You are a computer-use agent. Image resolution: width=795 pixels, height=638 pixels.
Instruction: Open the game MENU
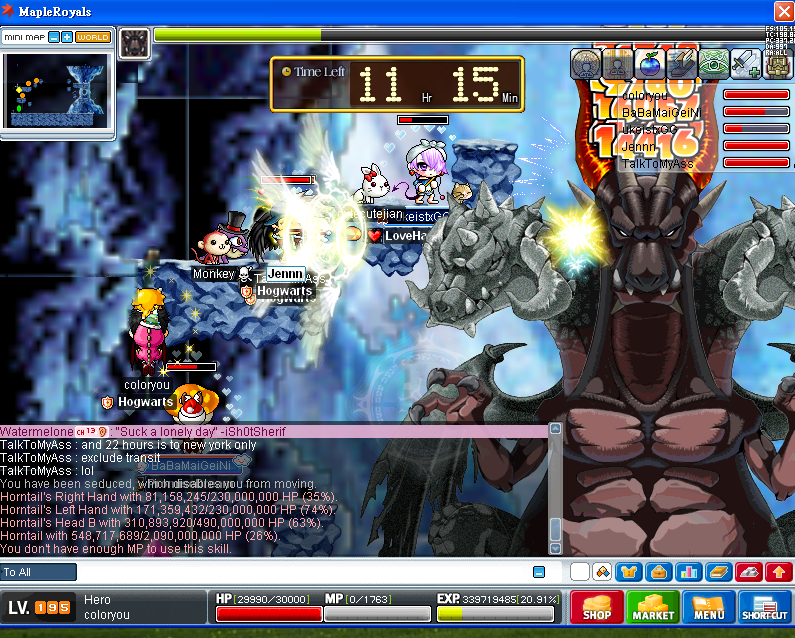(707, 607)
